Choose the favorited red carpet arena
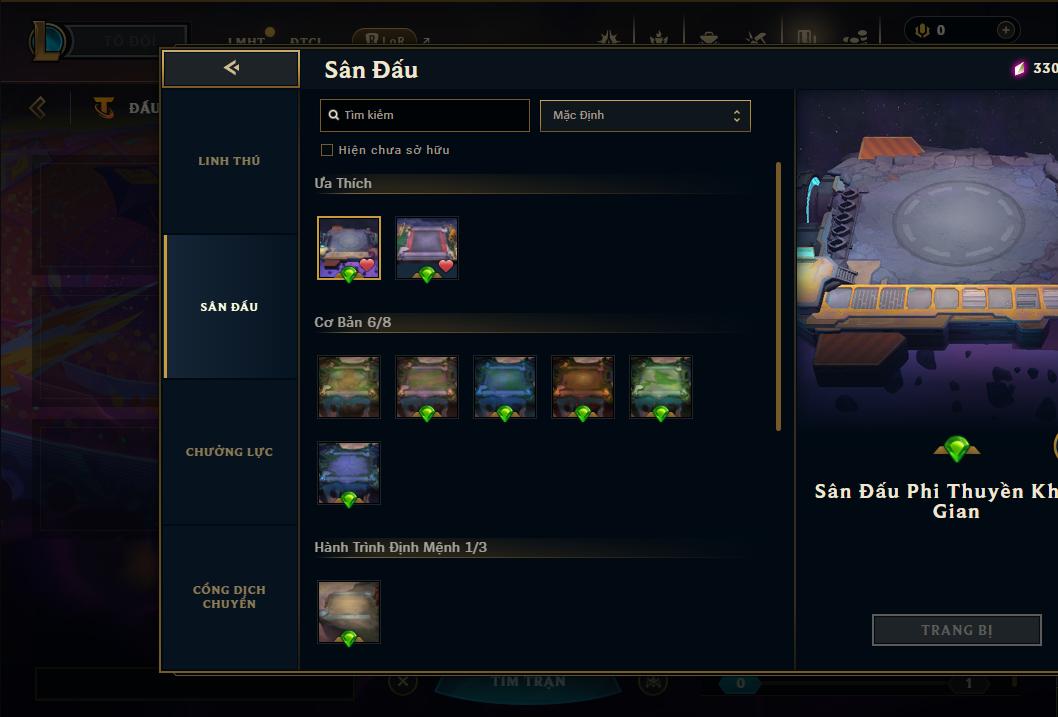This screenshot has width=1058, height=717. click(427, 248)
